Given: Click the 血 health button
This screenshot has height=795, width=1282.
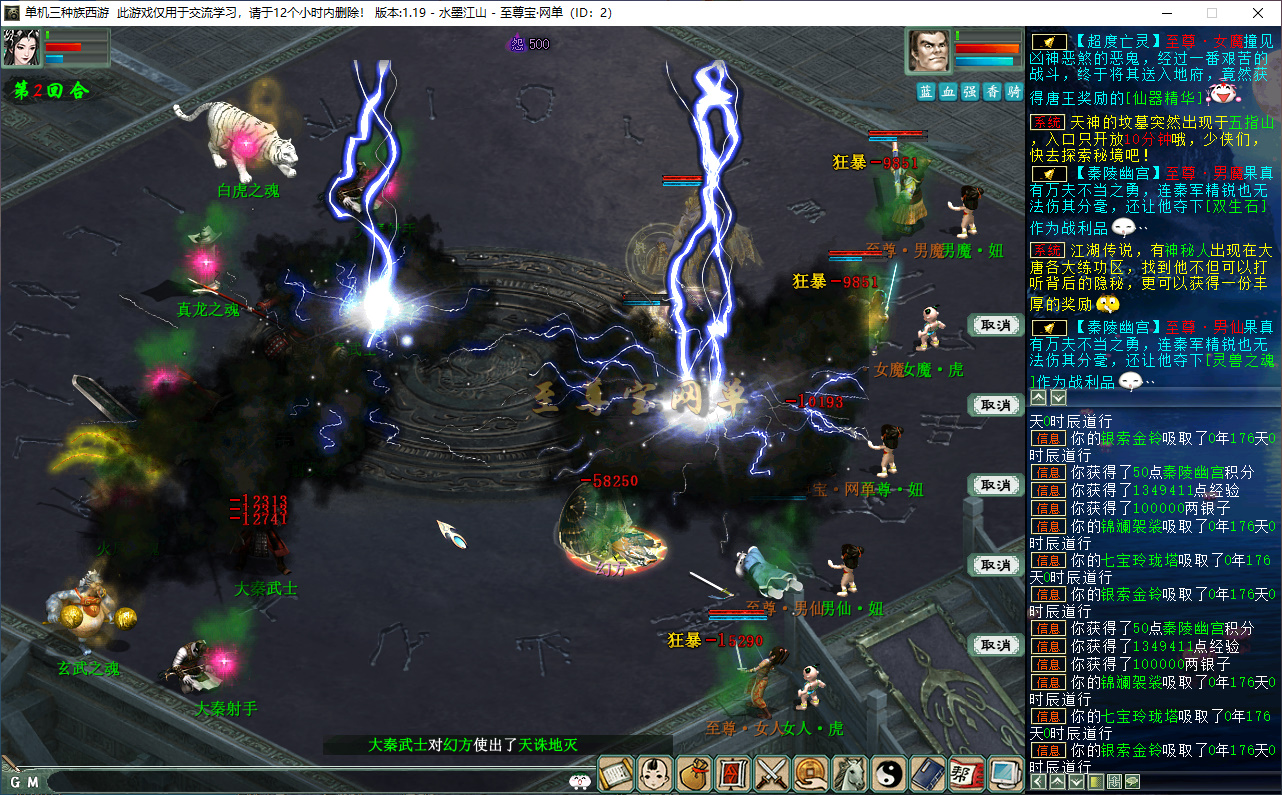Looking at the screenshot, I should point(949,91).
